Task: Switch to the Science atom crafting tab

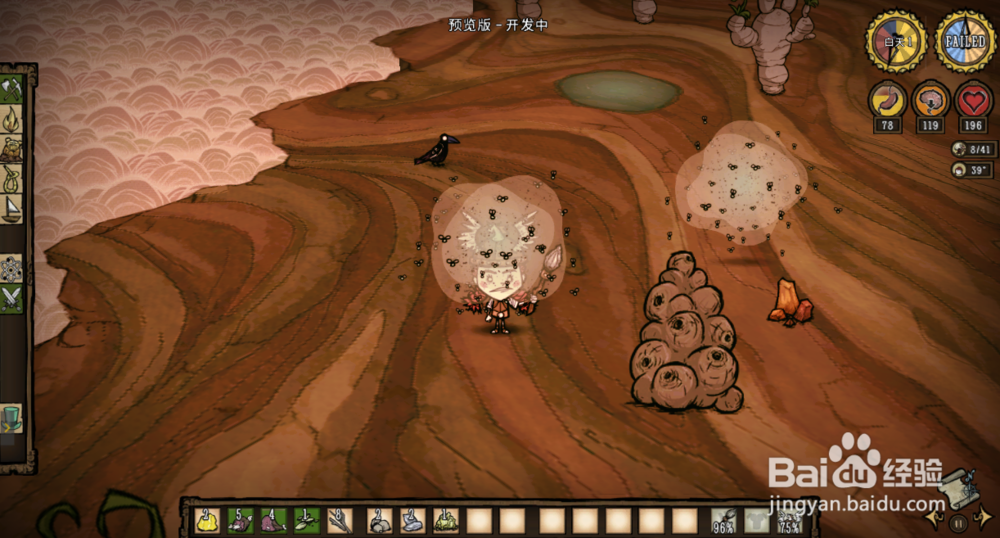Action: pyautogui.click(x=13, y=268)
